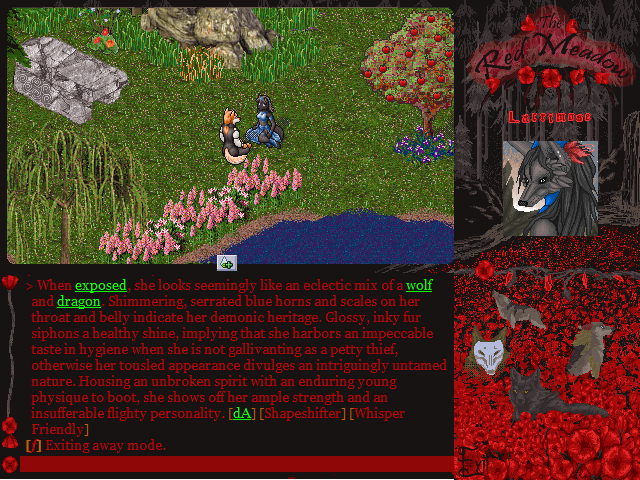Click the rose icon beside the input bar

pyautogui.click(x=10, y=464)
